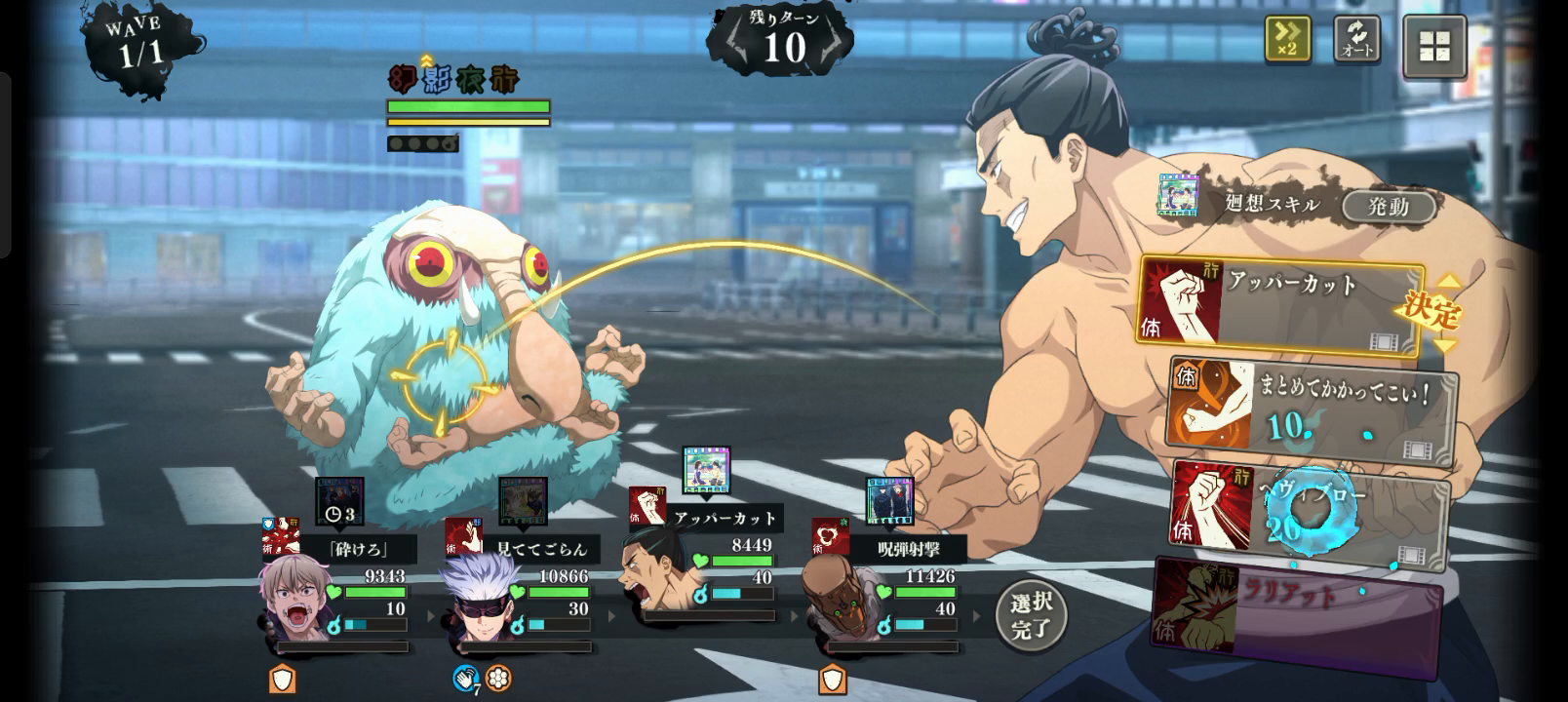
Task: Toggle the auto battle button
Action: point(1356,39)
